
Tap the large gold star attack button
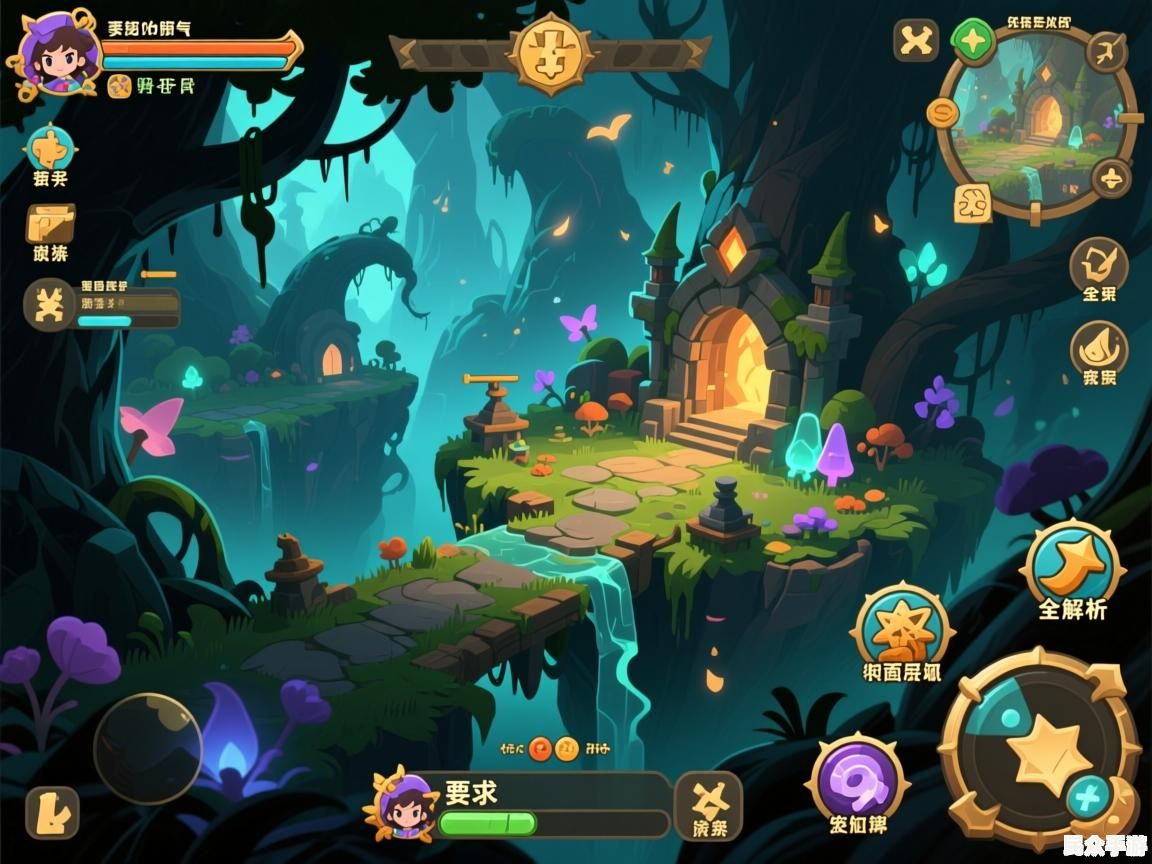click(1041, 750)
